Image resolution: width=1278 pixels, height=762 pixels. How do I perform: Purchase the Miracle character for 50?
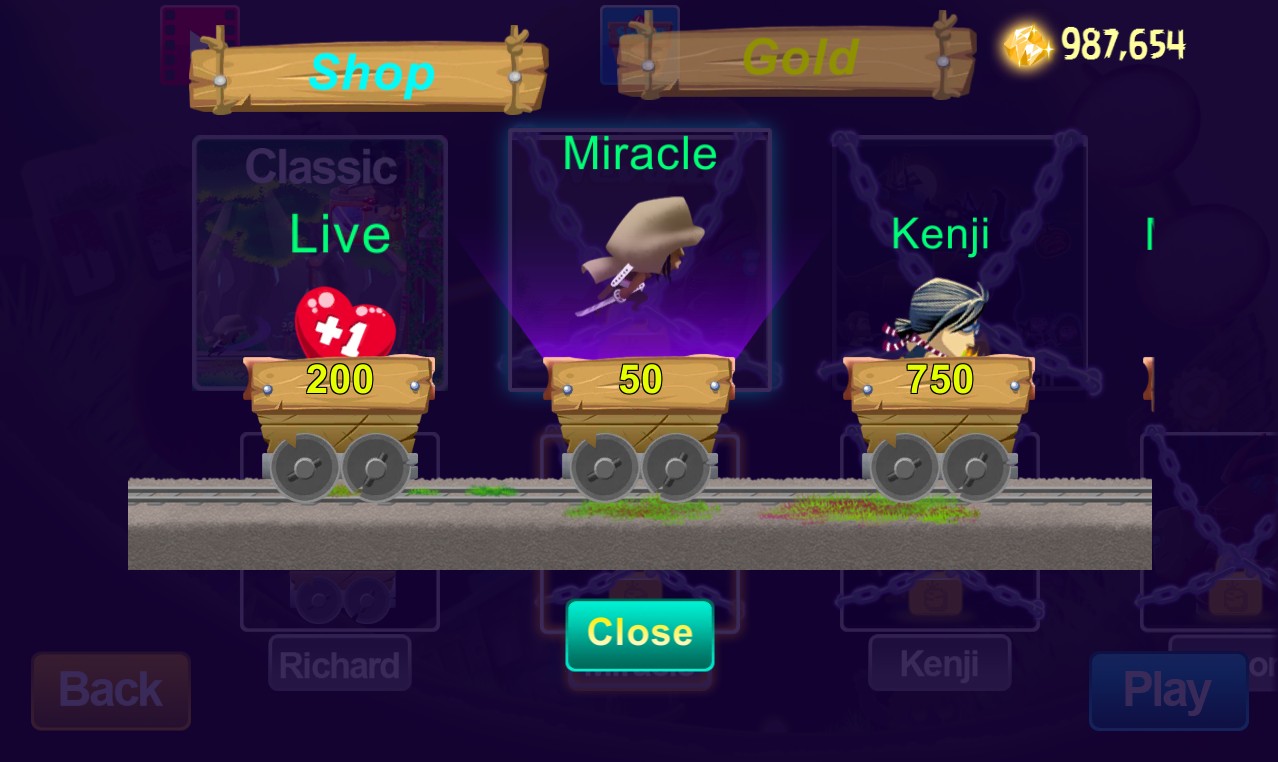[x=640, y=381]
